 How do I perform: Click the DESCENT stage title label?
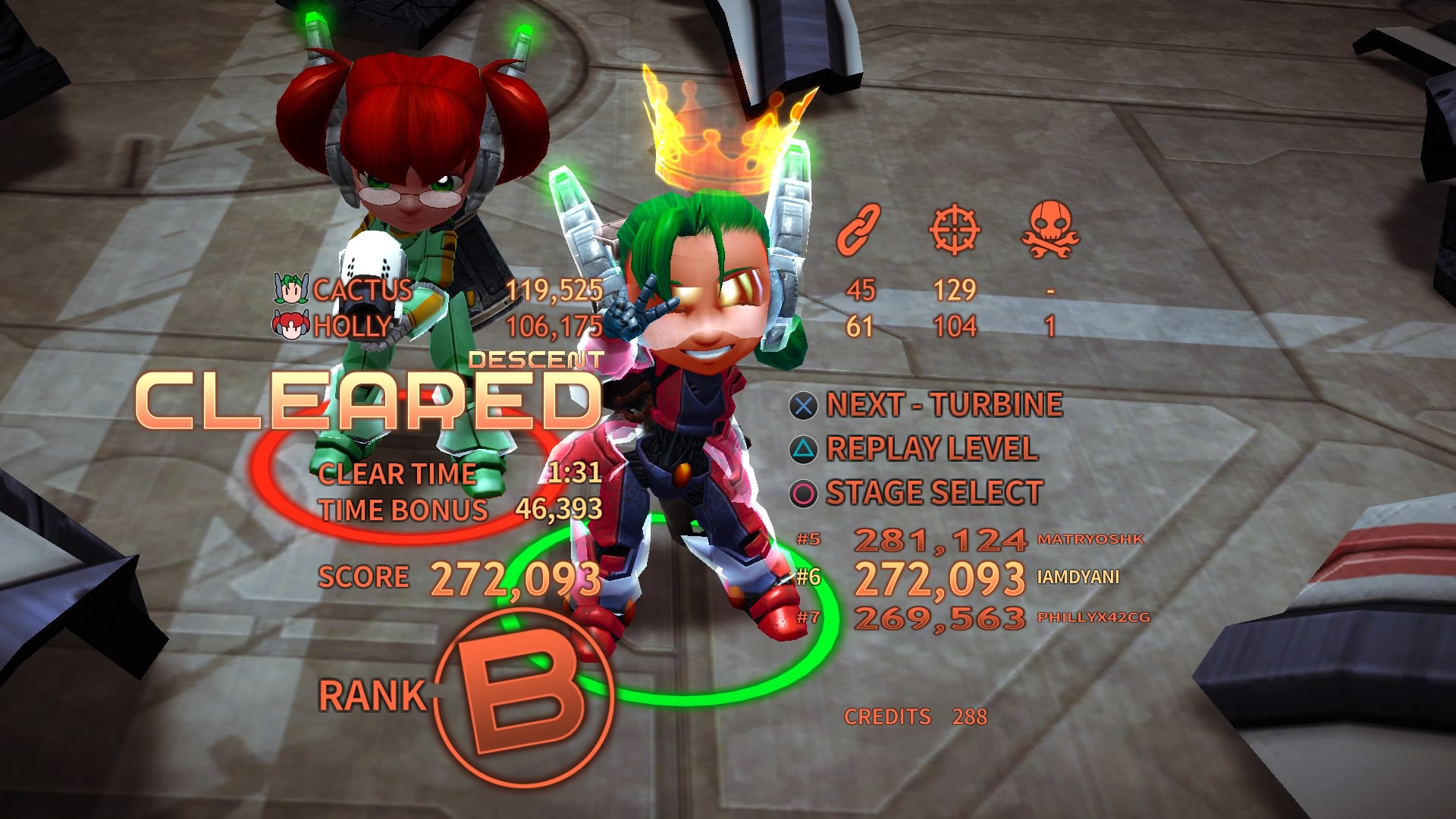535,360
